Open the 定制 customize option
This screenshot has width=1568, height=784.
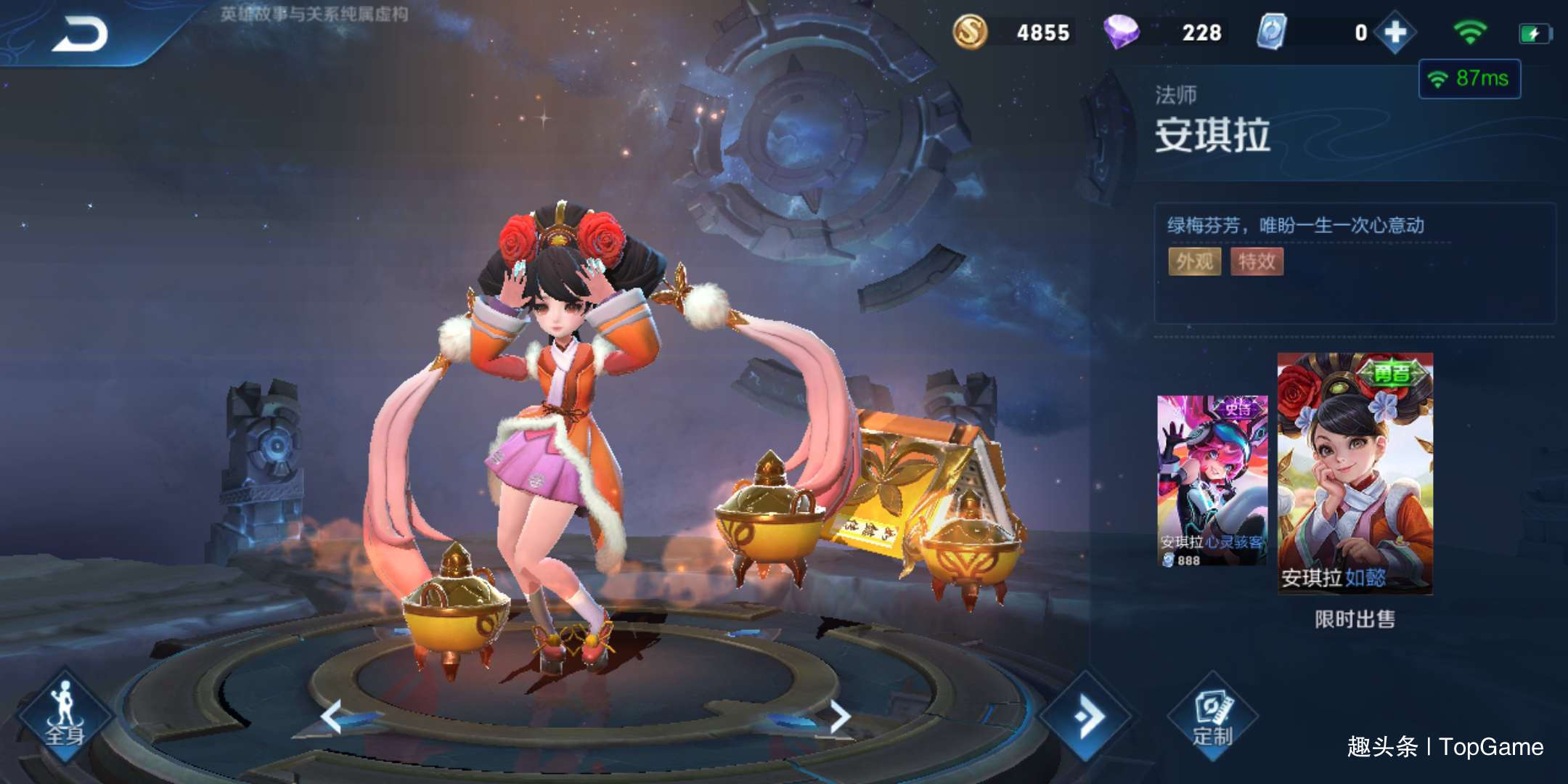1212,717
